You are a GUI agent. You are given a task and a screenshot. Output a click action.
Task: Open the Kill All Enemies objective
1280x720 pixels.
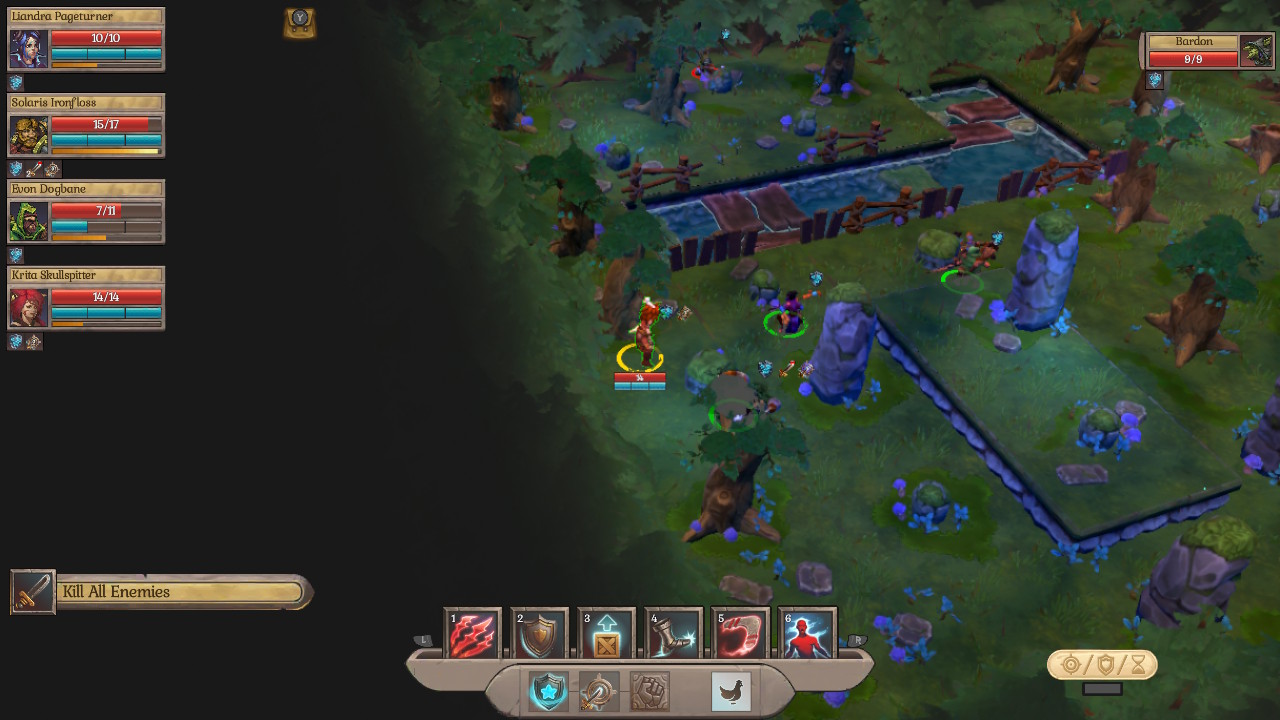point(160,592)
